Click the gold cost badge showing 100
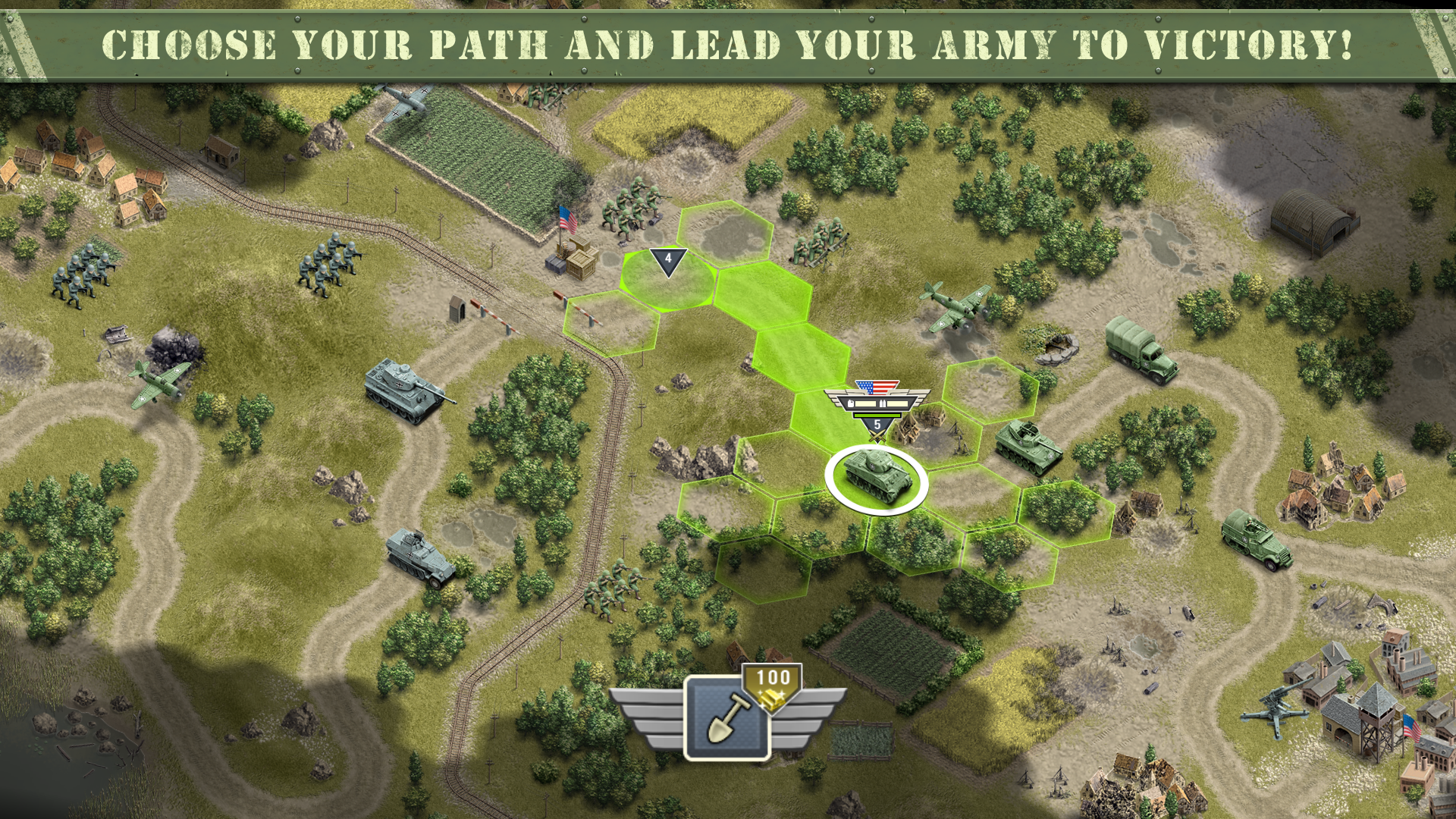 (x=771, y=682)
